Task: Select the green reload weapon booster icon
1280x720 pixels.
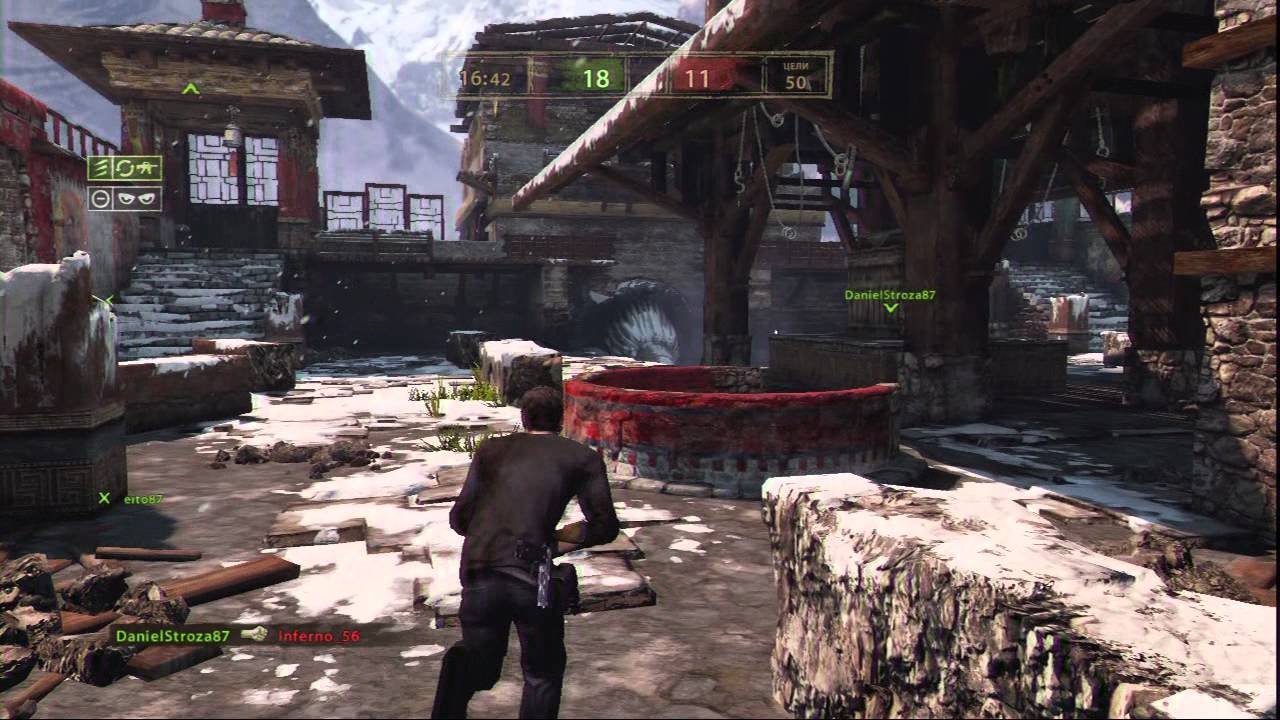Action: click(x=135, y=168)
